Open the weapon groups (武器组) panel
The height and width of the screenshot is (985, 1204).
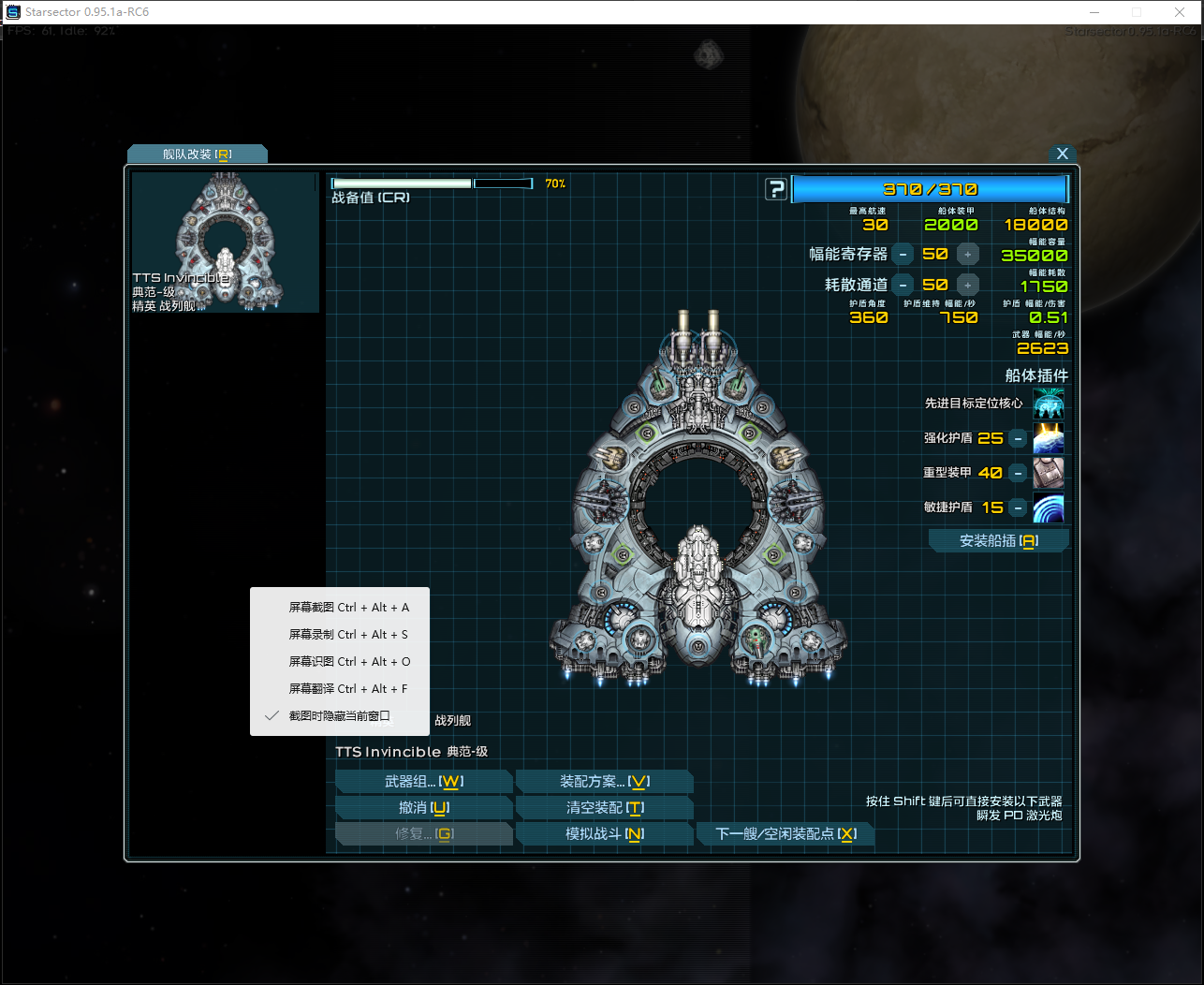(x=423, y=782)
